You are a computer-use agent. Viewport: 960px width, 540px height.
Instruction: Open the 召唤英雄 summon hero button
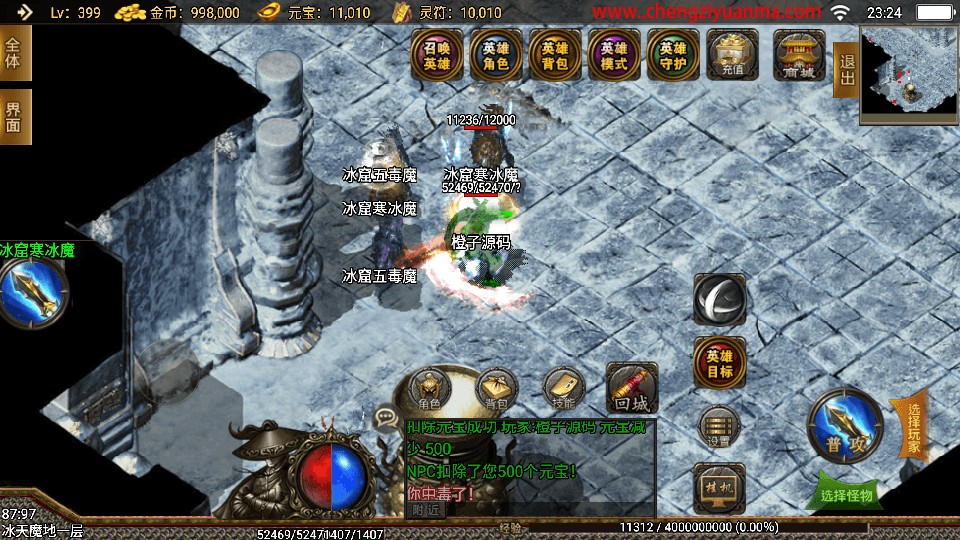[x=437, y=56]
